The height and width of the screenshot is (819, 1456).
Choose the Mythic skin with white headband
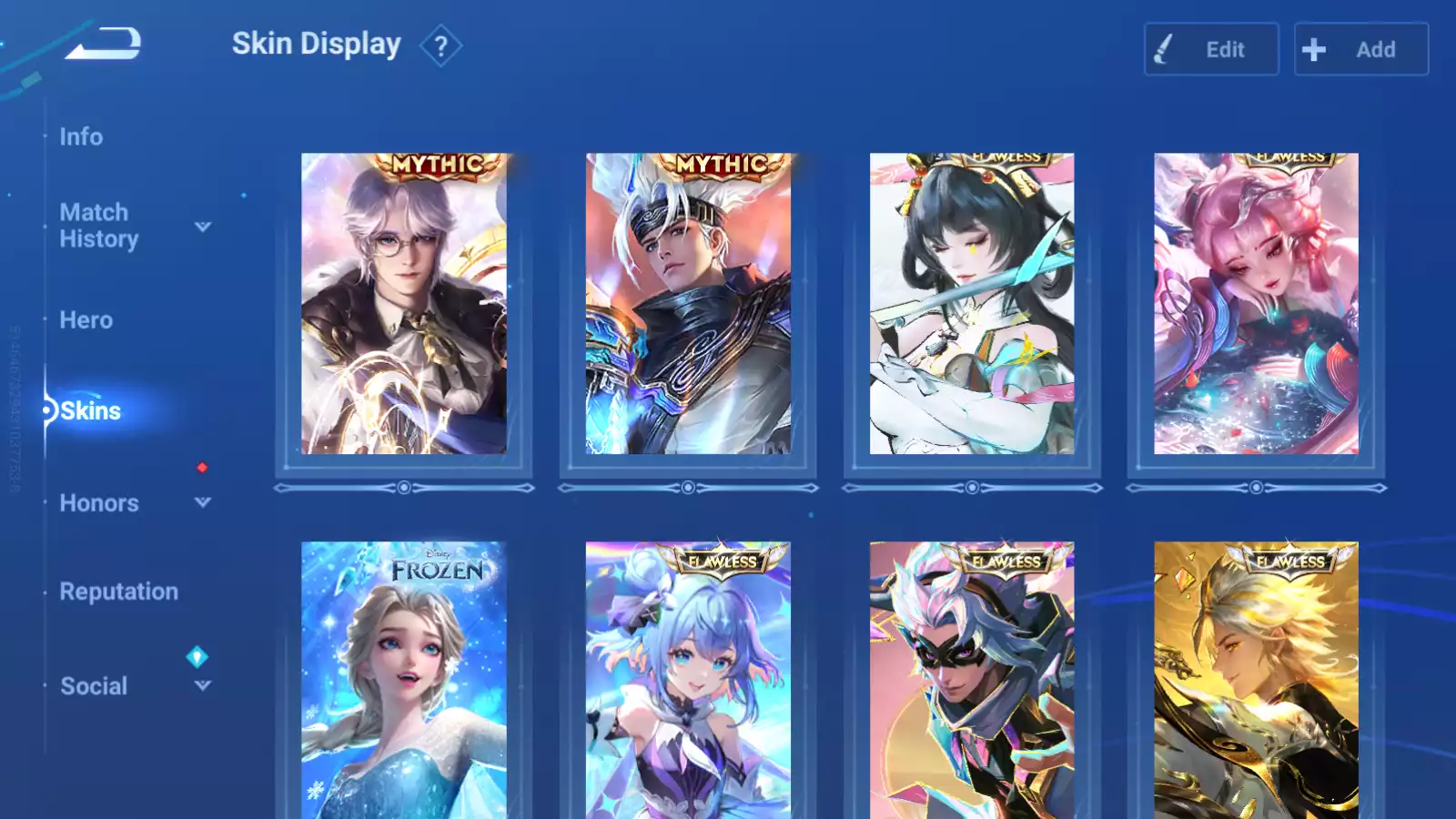(688, 304)
